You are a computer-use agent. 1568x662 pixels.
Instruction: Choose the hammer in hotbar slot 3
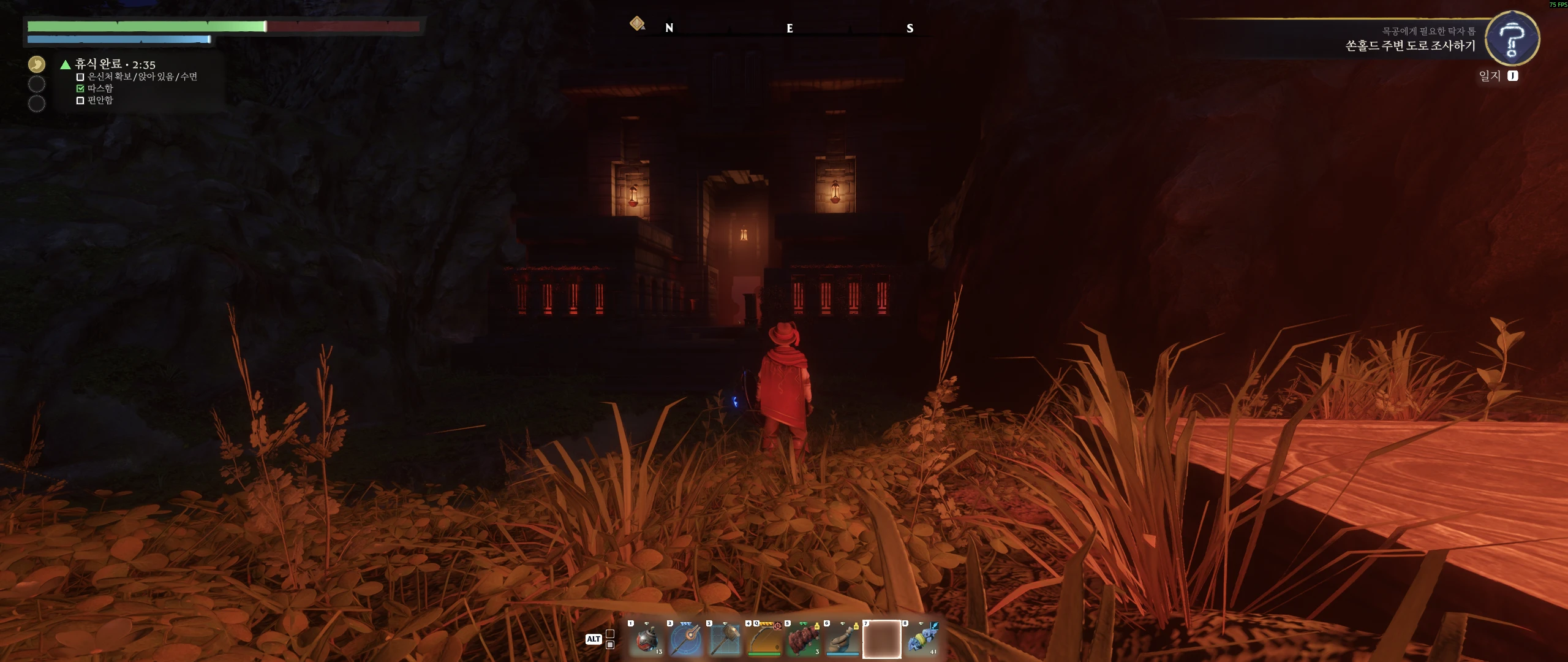coord(725,639)
